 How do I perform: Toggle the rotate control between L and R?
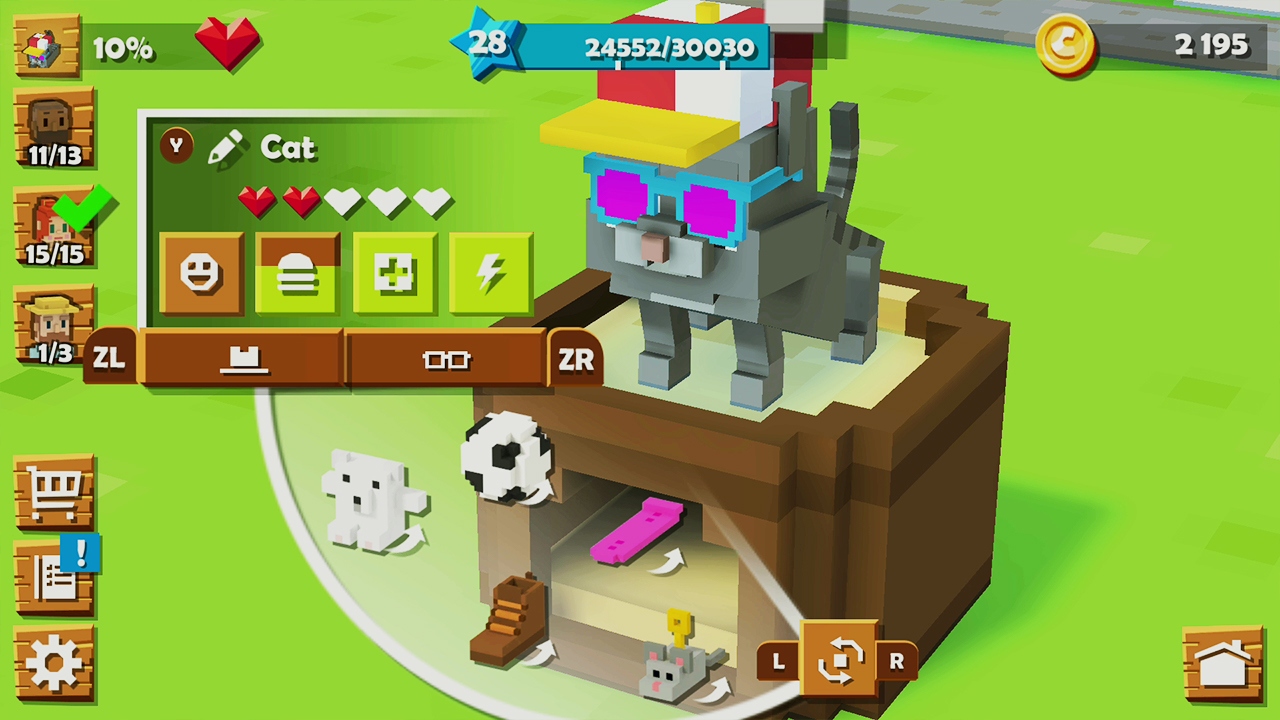click(840, 660)
